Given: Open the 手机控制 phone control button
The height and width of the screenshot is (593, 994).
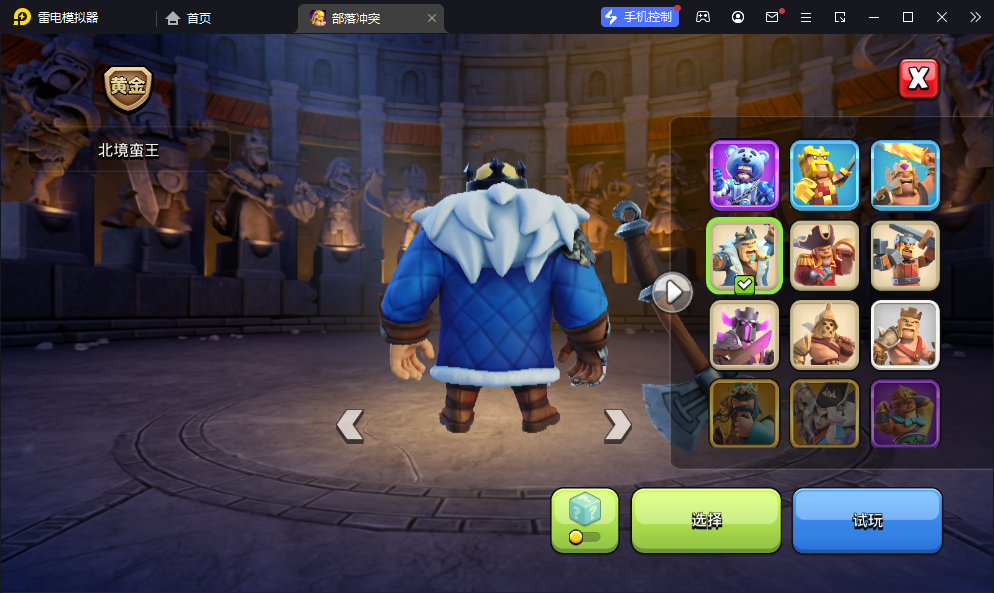Looking at the screenshot, I should pyautogui.click(x=640, y=17).
